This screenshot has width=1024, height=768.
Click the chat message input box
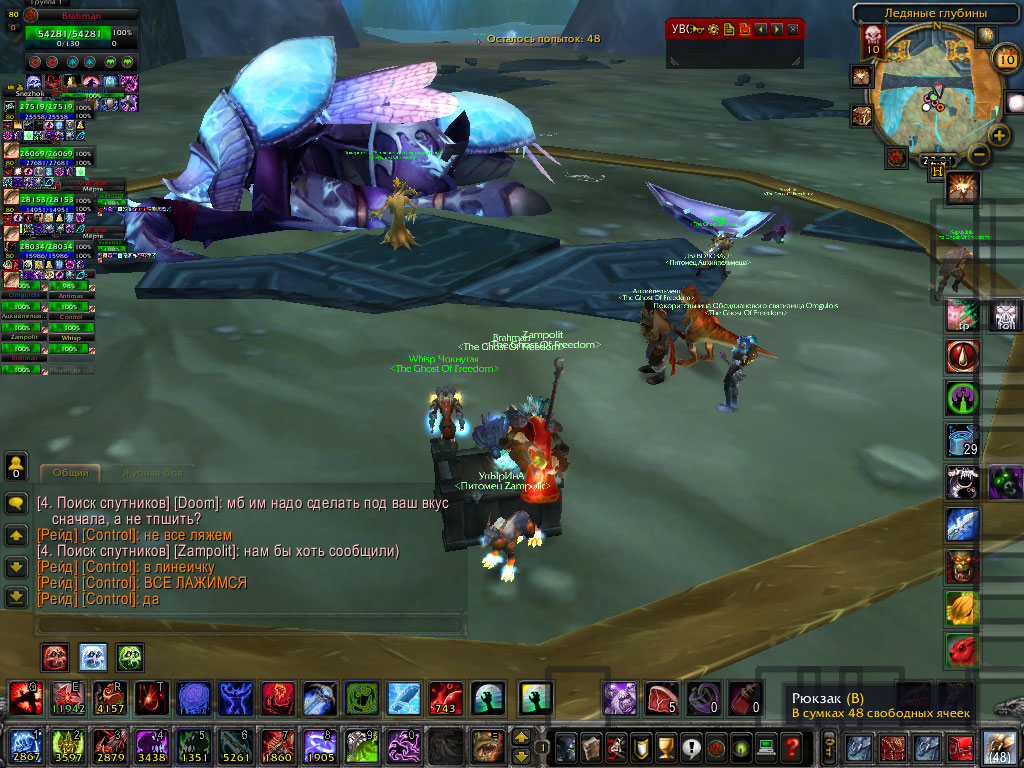pyautogui.click(x=250, y=624)
